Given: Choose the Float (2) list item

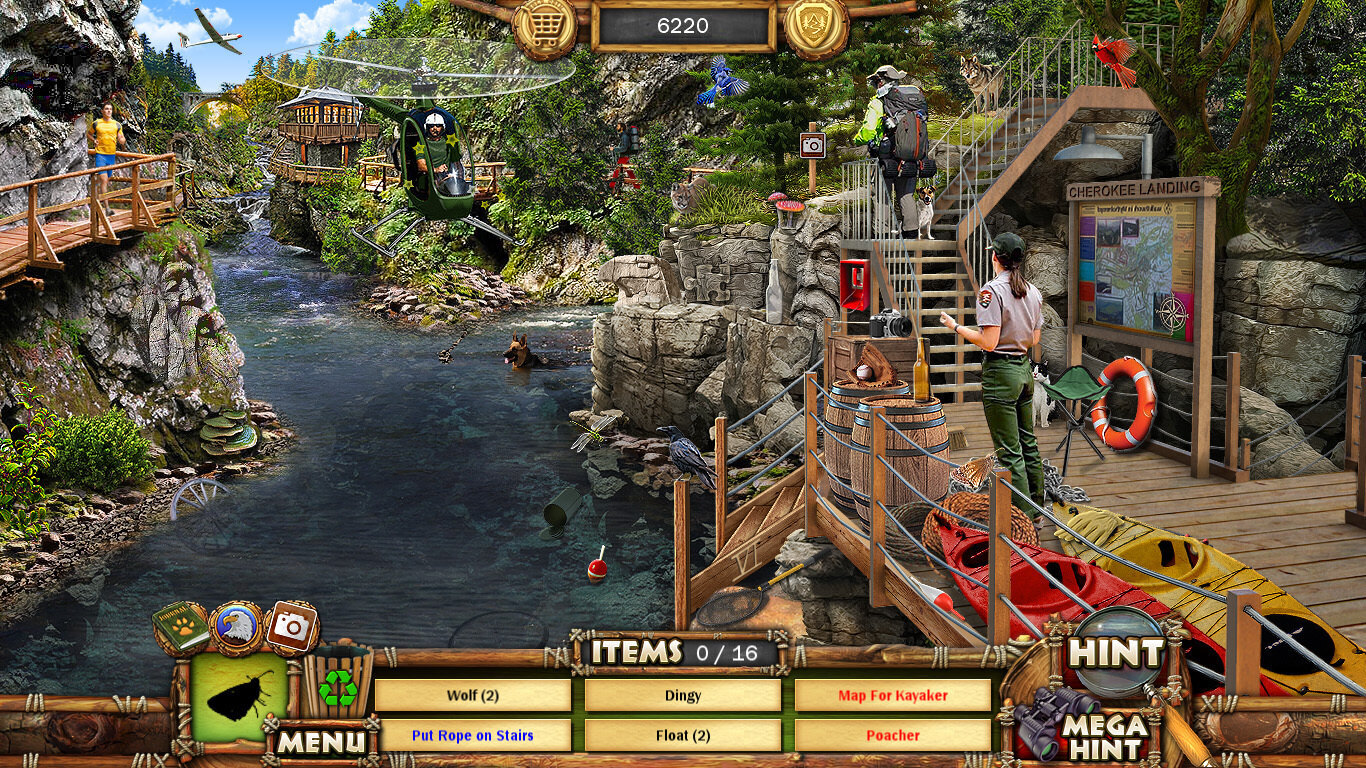Looking at the screenshot, I should click(683, 735).
